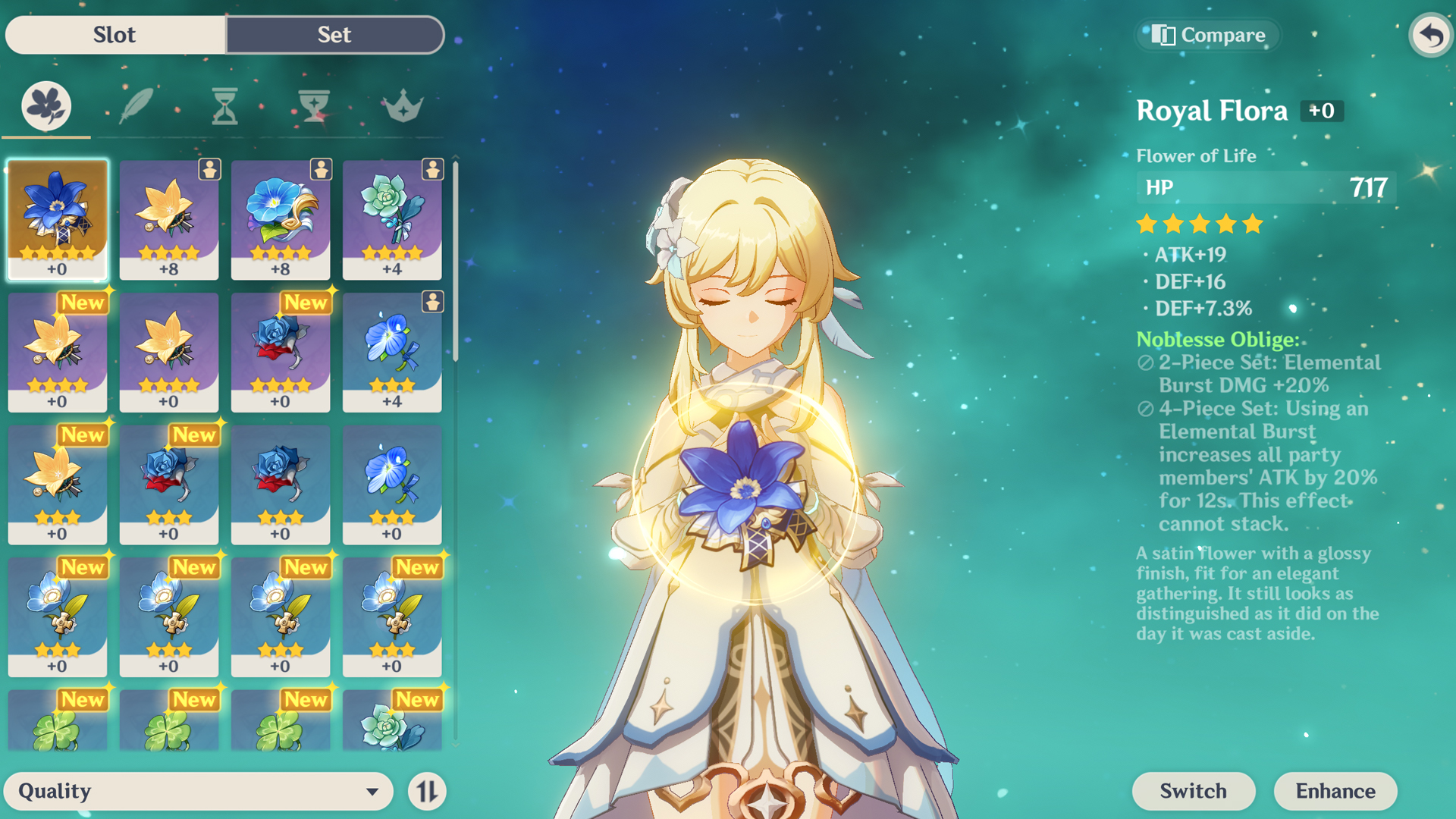This screenshot has height=819, width=1456.
Task: Choose the four-star blue rose marked New
Action: click(281, 352)
